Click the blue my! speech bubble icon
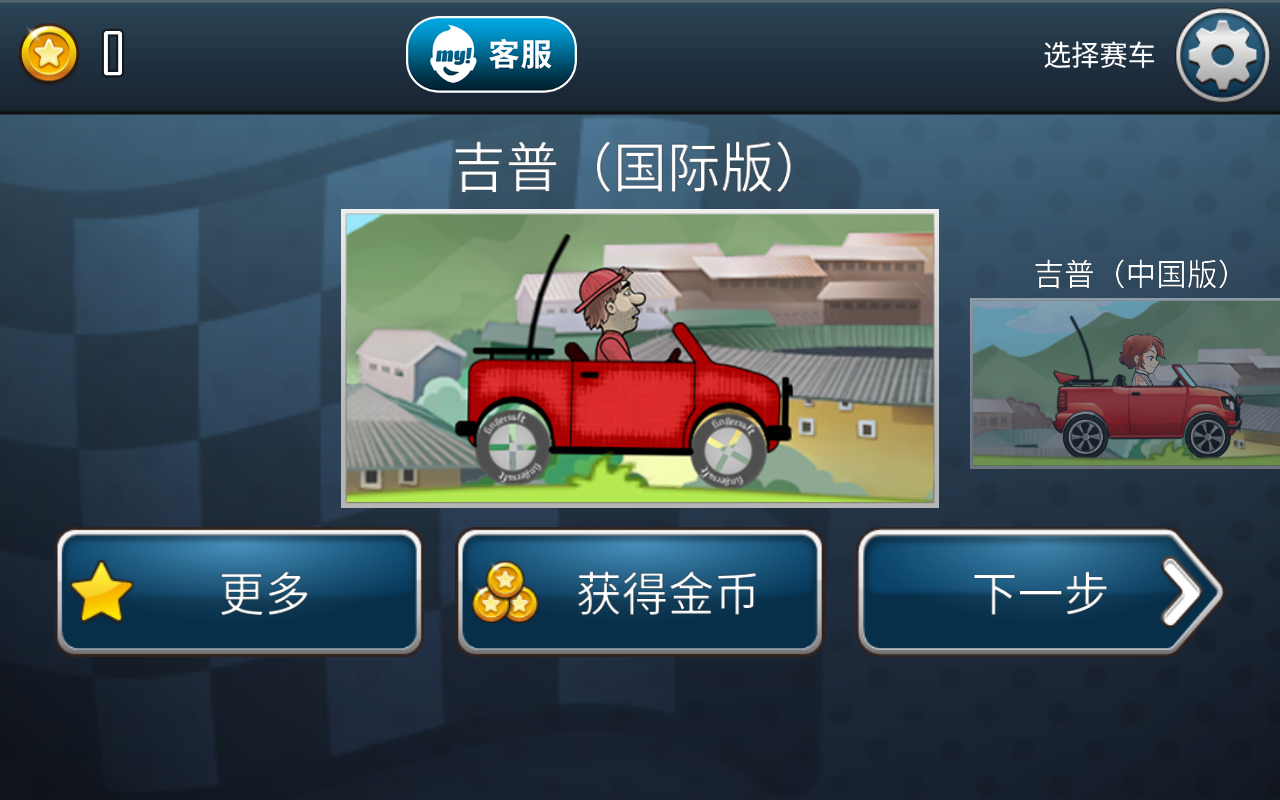The image size is (1280, 800). point(452,54)
